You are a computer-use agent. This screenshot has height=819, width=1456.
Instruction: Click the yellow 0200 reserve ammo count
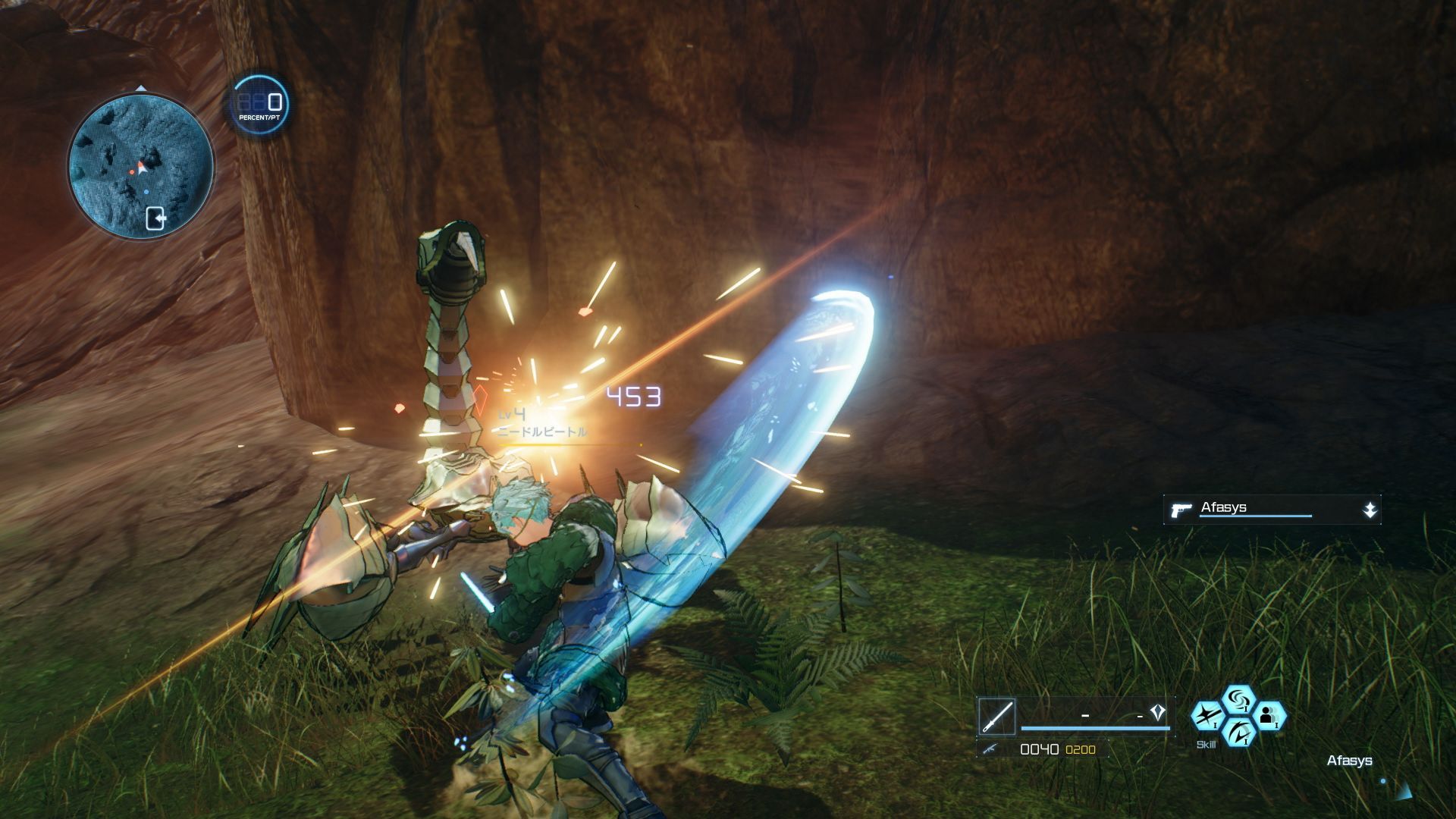pos(1079,749)
